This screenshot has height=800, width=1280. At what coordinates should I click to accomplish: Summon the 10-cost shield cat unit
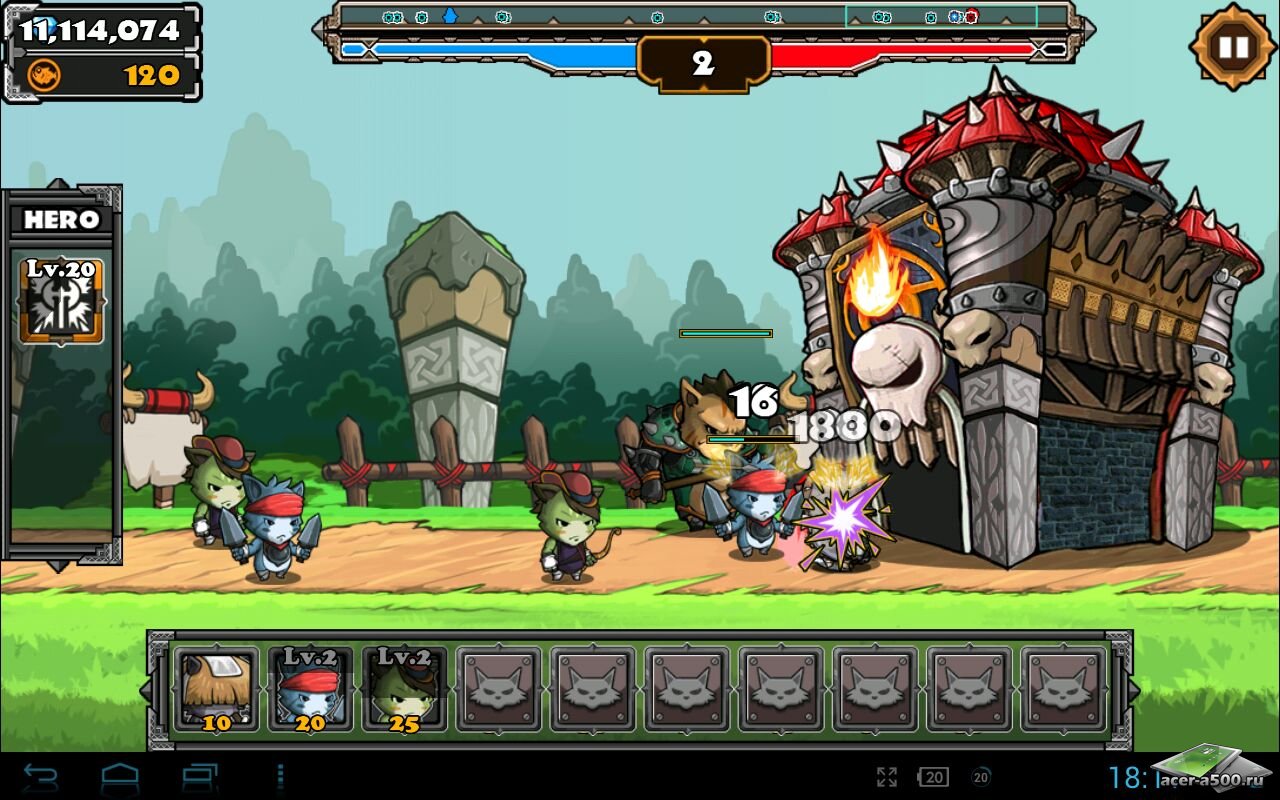coord(217,688)
